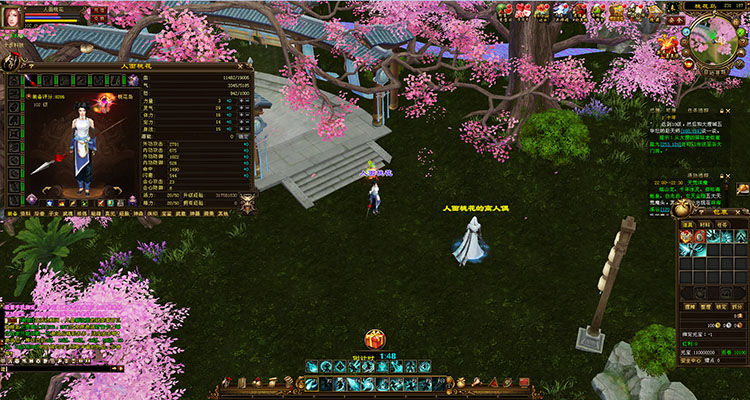Click the red gift box countdown icon

374,340
